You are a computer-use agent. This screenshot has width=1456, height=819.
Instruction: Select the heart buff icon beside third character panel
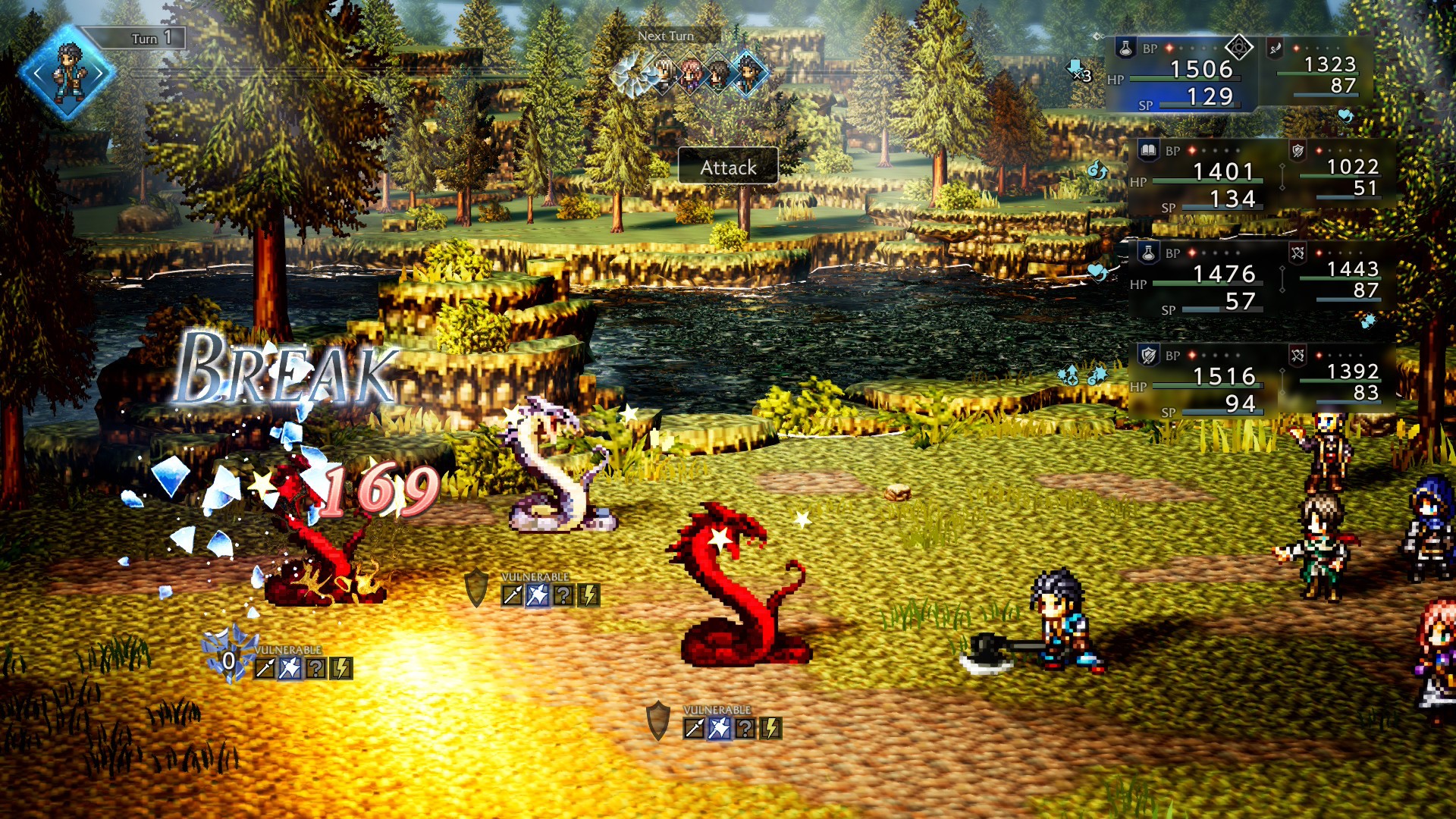1097,272
